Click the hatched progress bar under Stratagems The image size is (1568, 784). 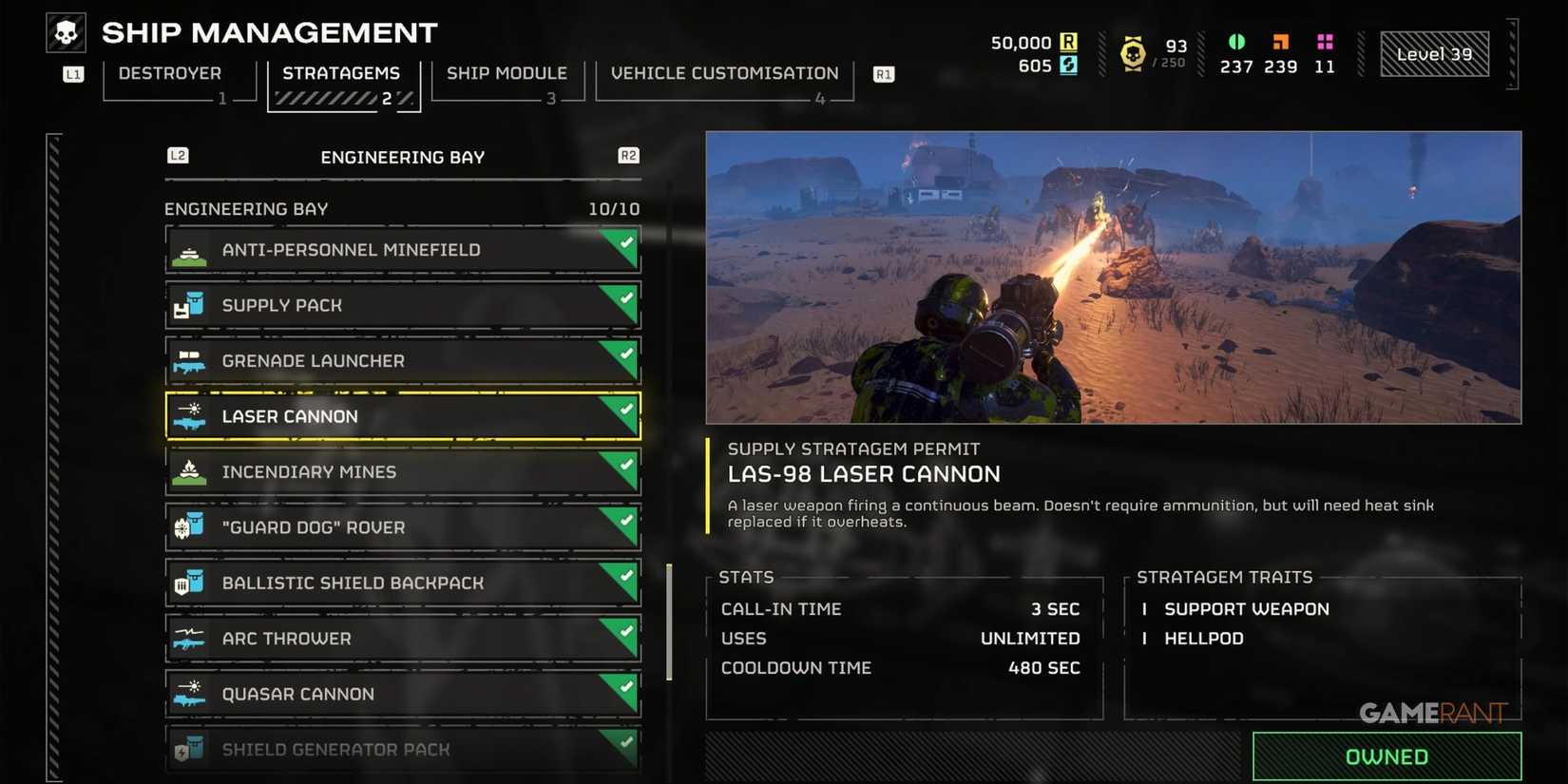pos(328,96)
